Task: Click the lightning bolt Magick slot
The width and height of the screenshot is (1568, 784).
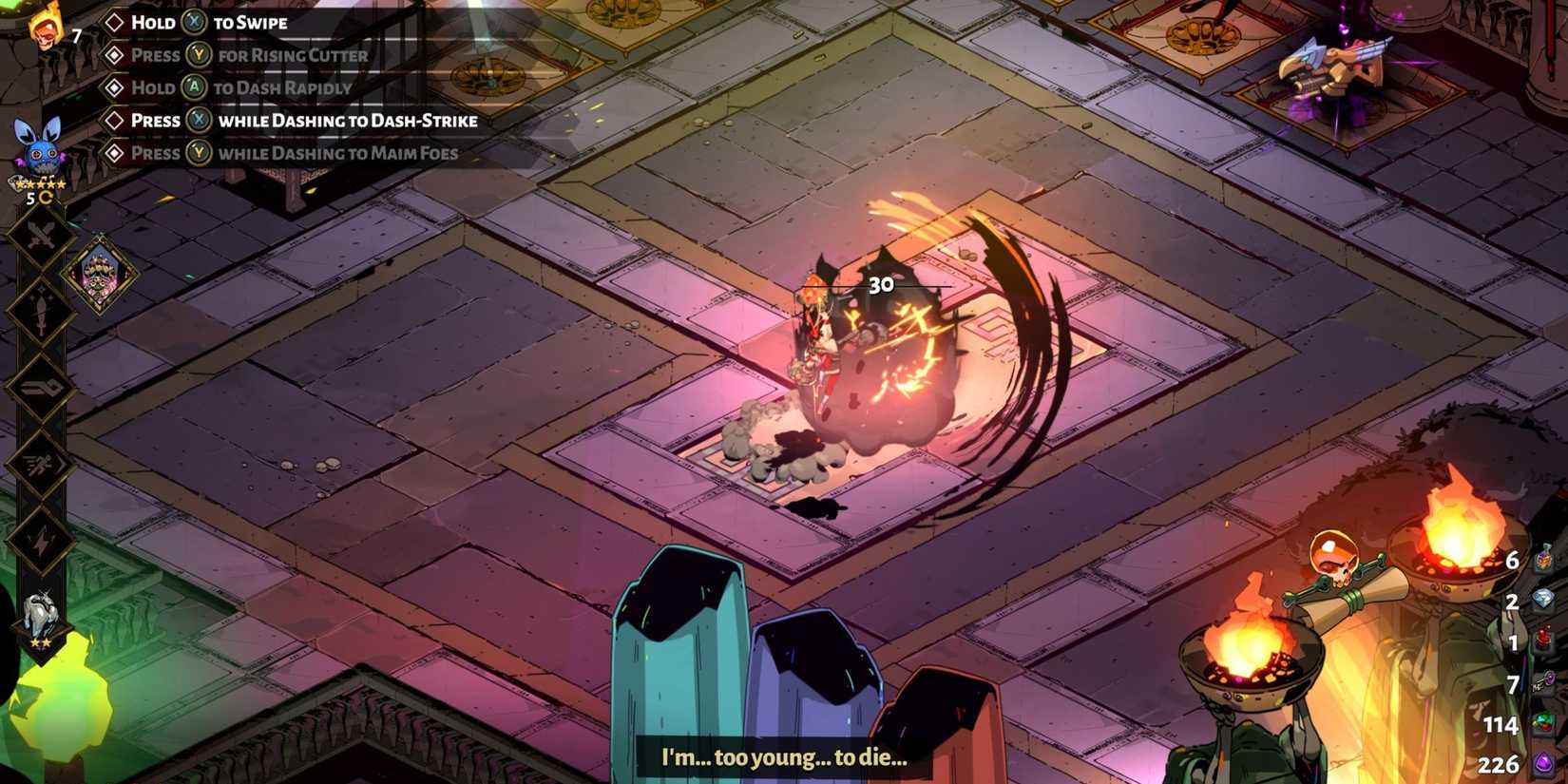Action: (41, 540)
